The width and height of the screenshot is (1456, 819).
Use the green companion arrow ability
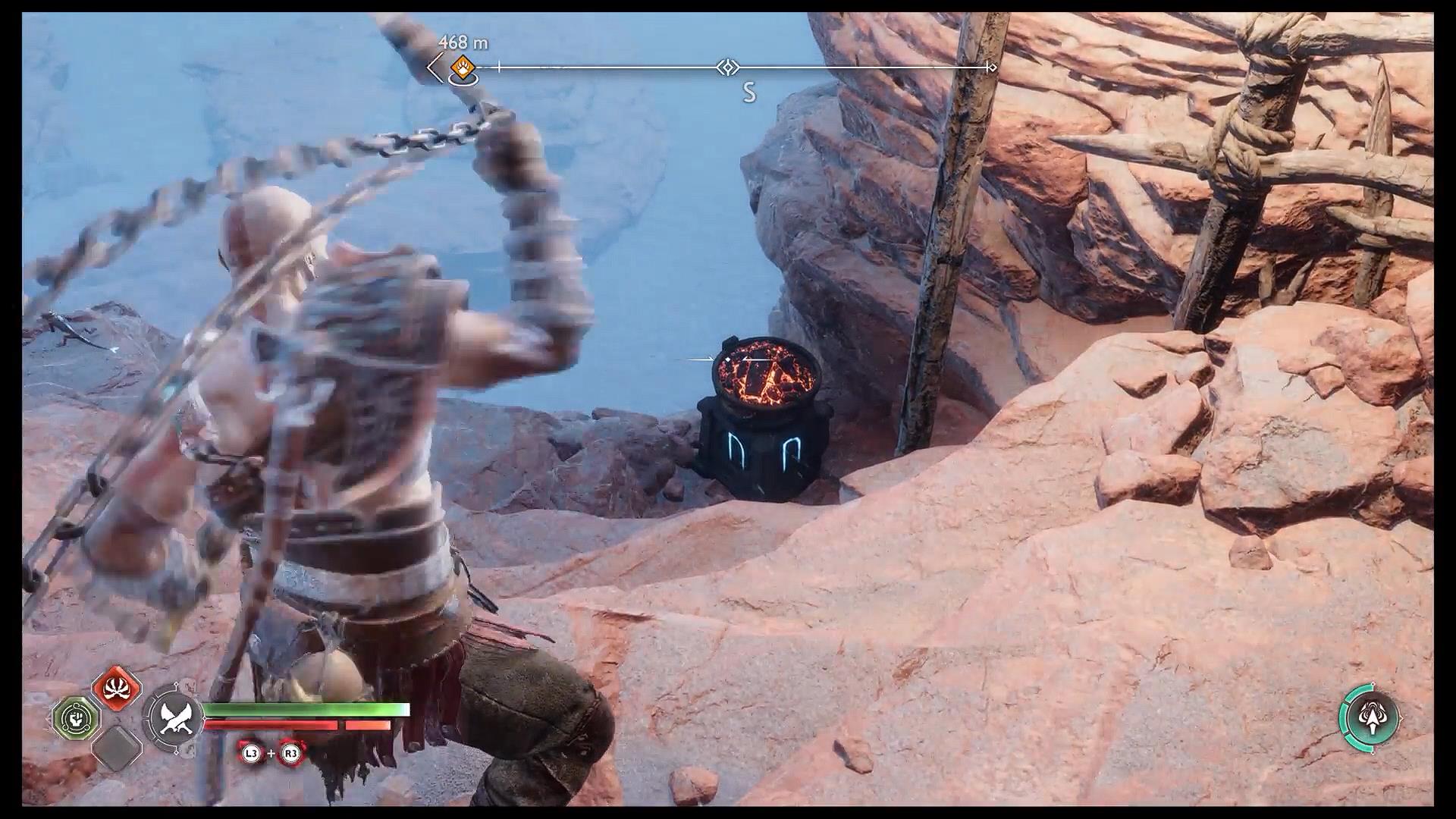pos(1369,717)
